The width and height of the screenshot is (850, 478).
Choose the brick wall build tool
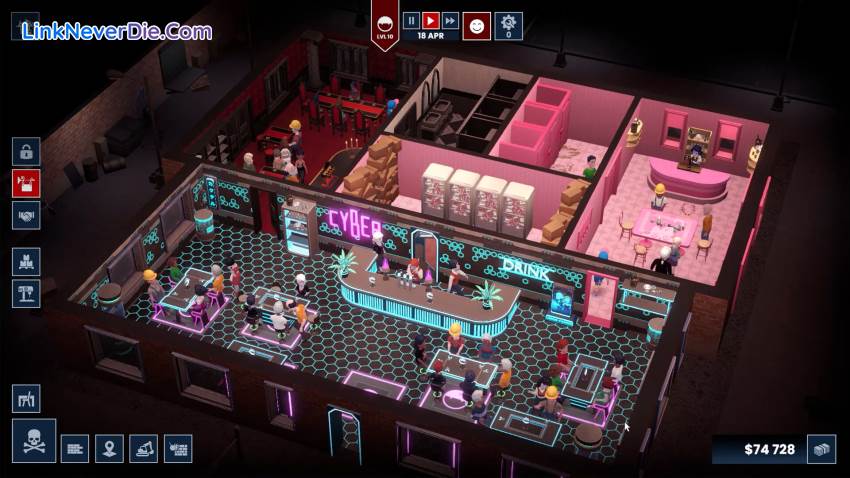(x=75, y=448)
